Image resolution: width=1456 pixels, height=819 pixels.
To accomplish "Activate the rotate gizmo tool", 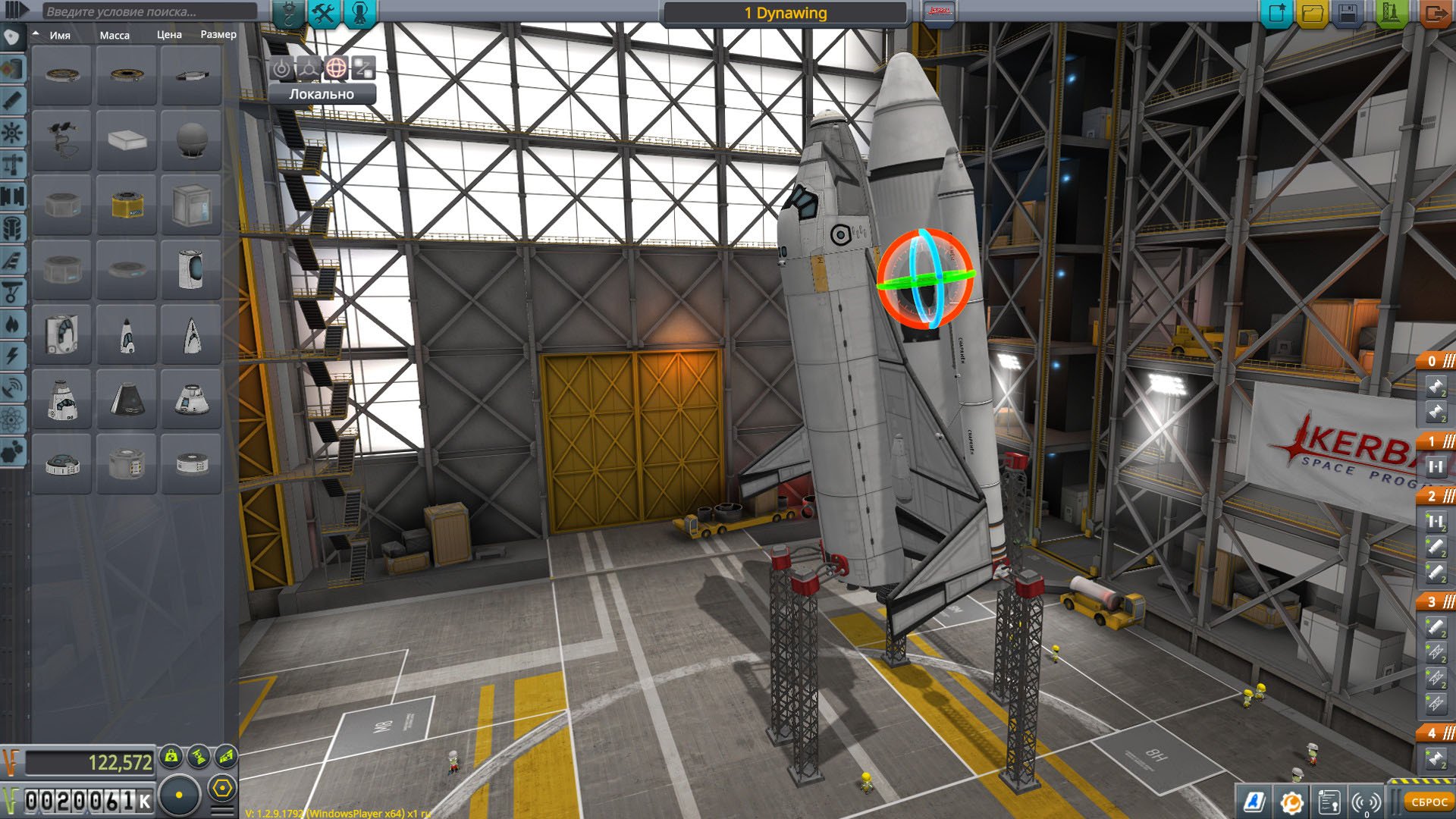I will coord(336,68).
